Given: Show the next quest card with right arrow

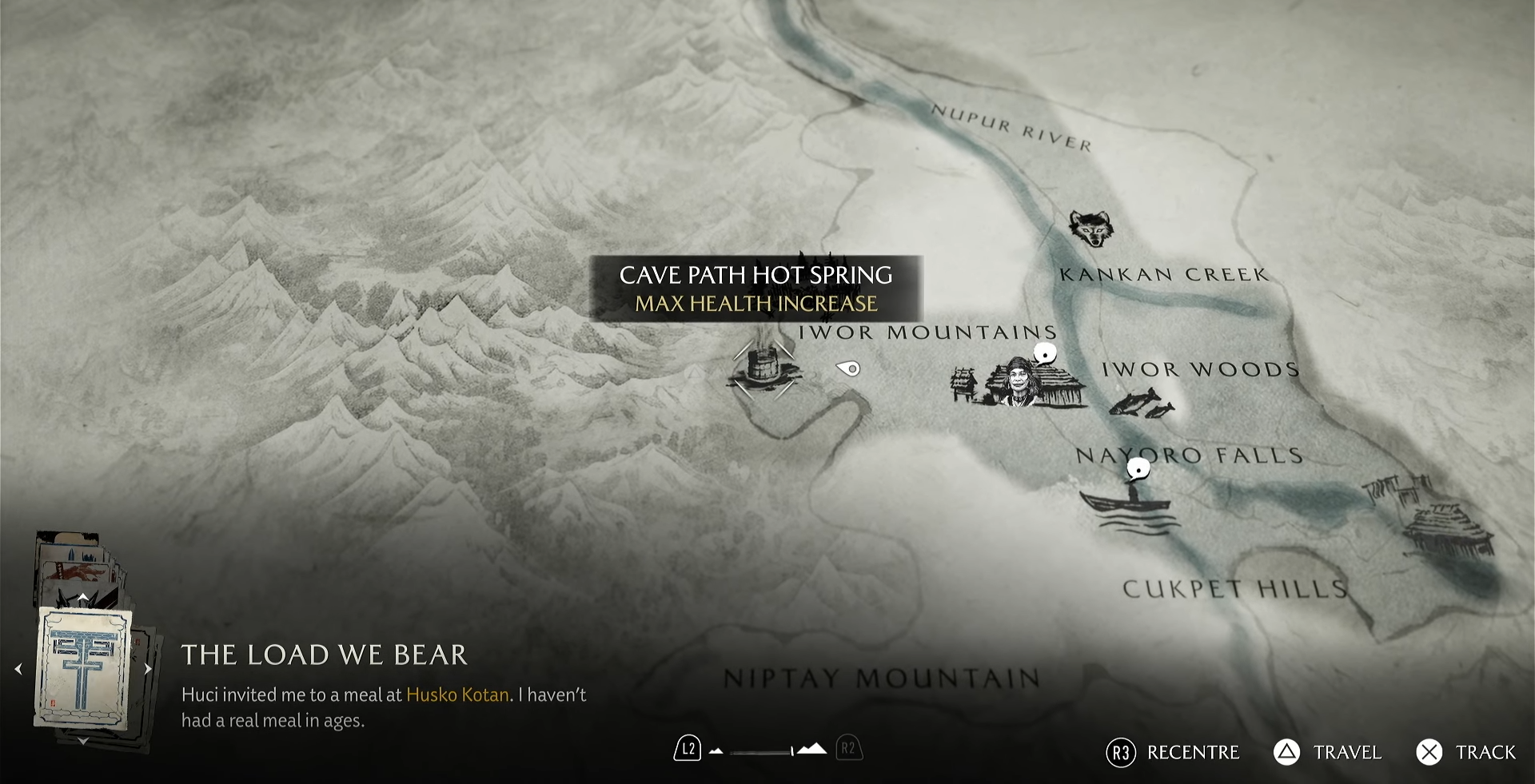Looking at the screenshot, I should tap(148, 669).
